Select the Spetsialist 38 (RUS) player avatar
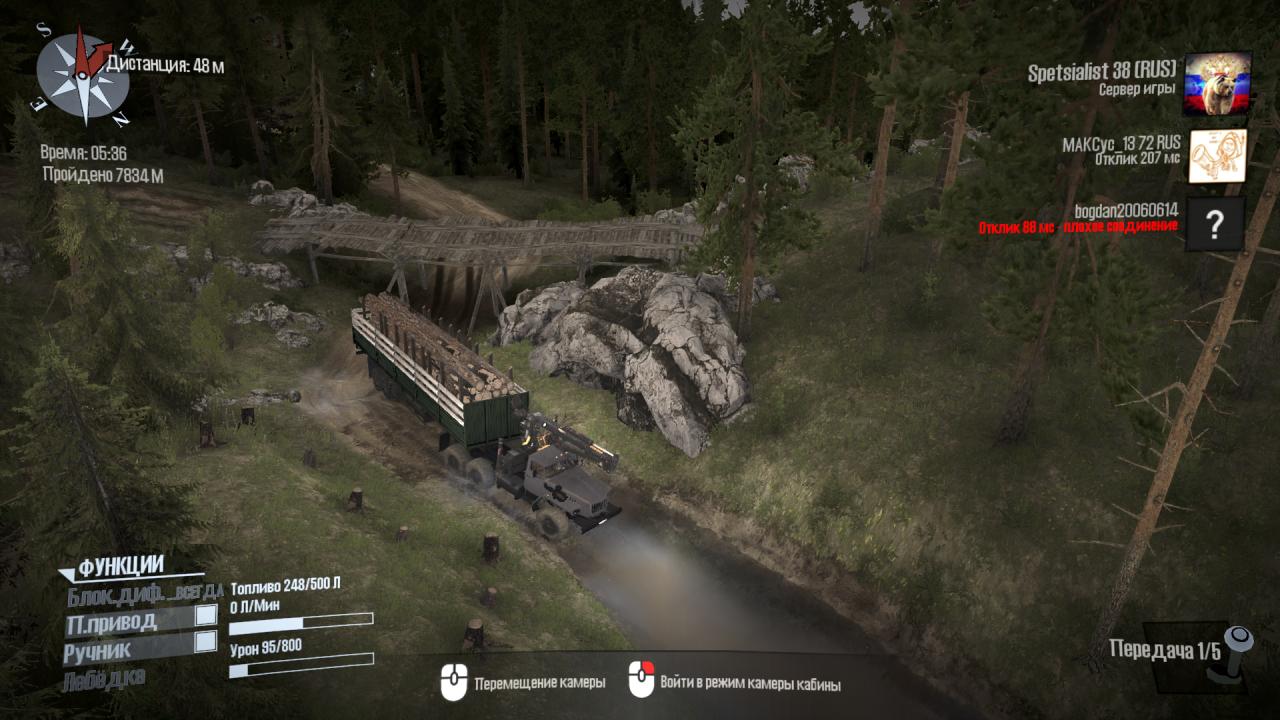Viewport: 1280px width, 720px height. click(1216, 84)
